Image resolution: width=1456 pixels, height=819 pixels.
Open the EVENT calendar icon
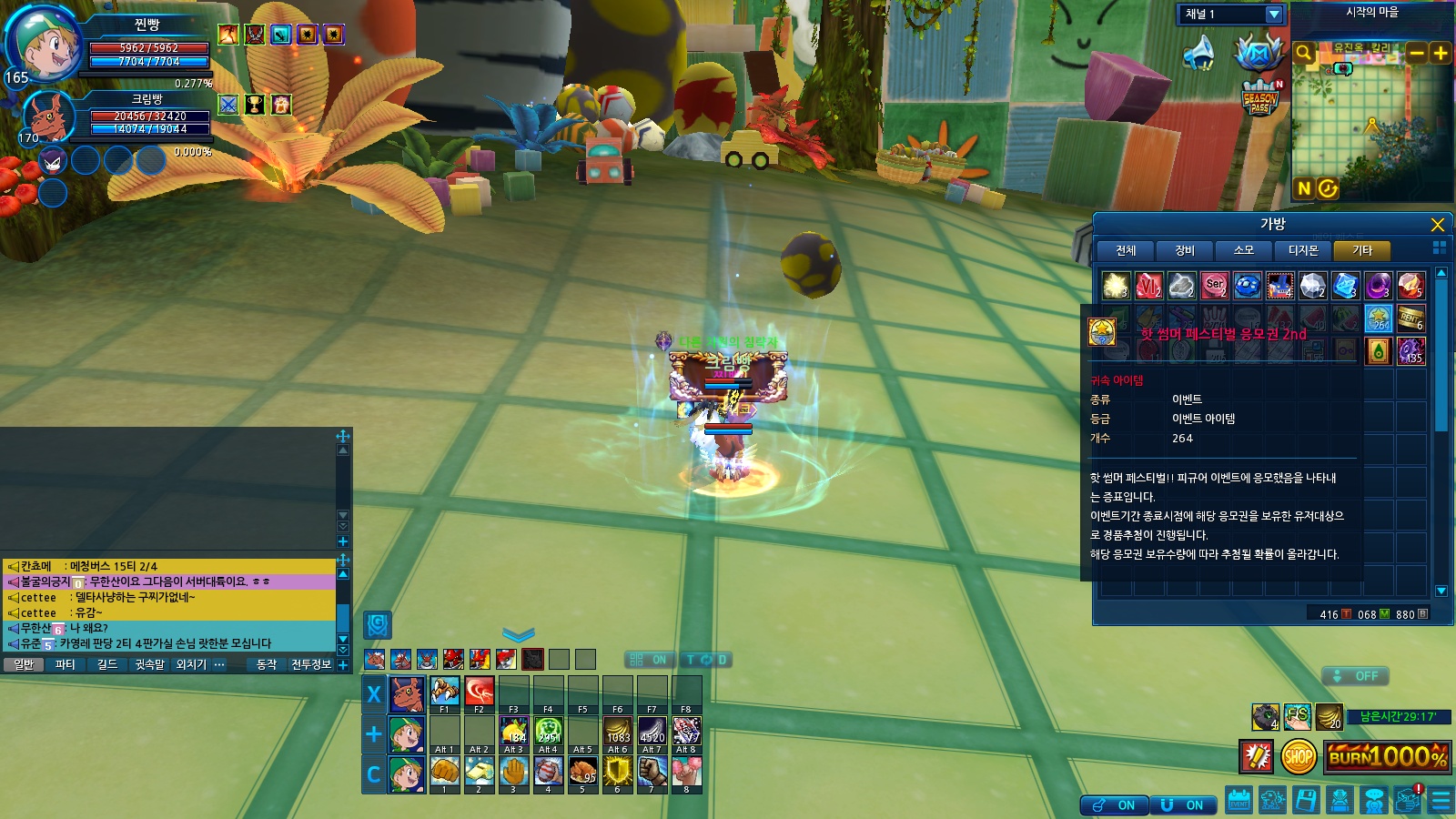(x=1239, y=801)
